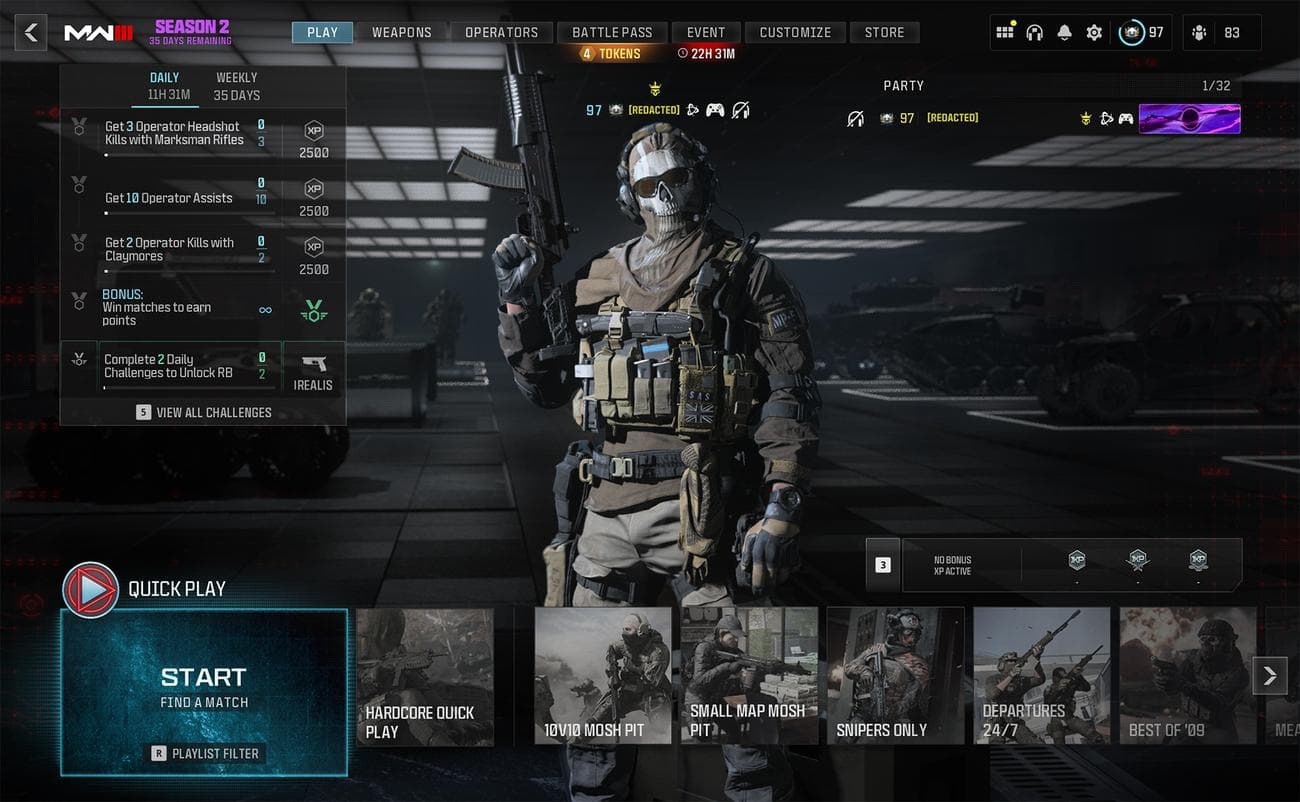1300x802 pixels.
Task: Select the SNIPERS ONLY playlist thumbnail
Action: pyautogui.click(x=895, y=675)
